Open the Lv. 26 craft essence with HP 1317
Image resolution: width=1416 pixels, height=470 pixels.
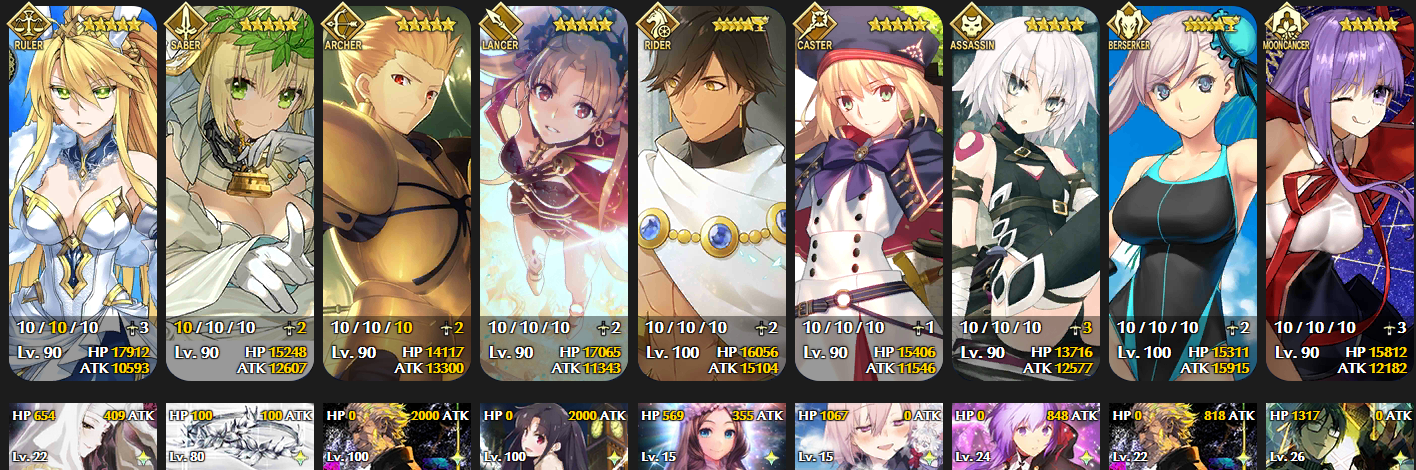pos(1340,437)
